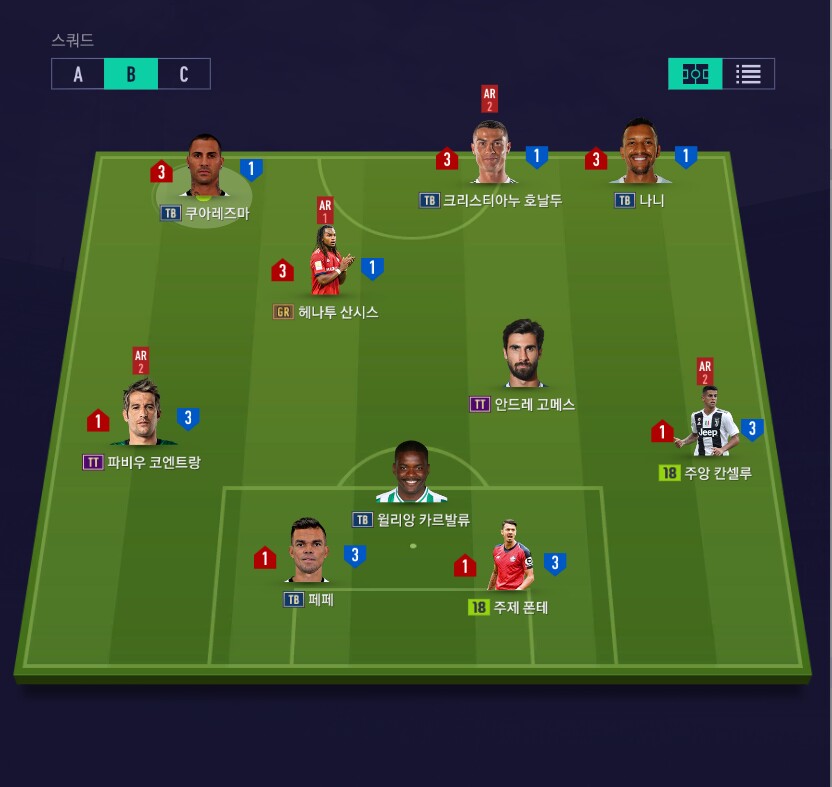Pick midfielder 헤나투 산시스
This screenshot has height=787, width=832.
pos(327,264)
